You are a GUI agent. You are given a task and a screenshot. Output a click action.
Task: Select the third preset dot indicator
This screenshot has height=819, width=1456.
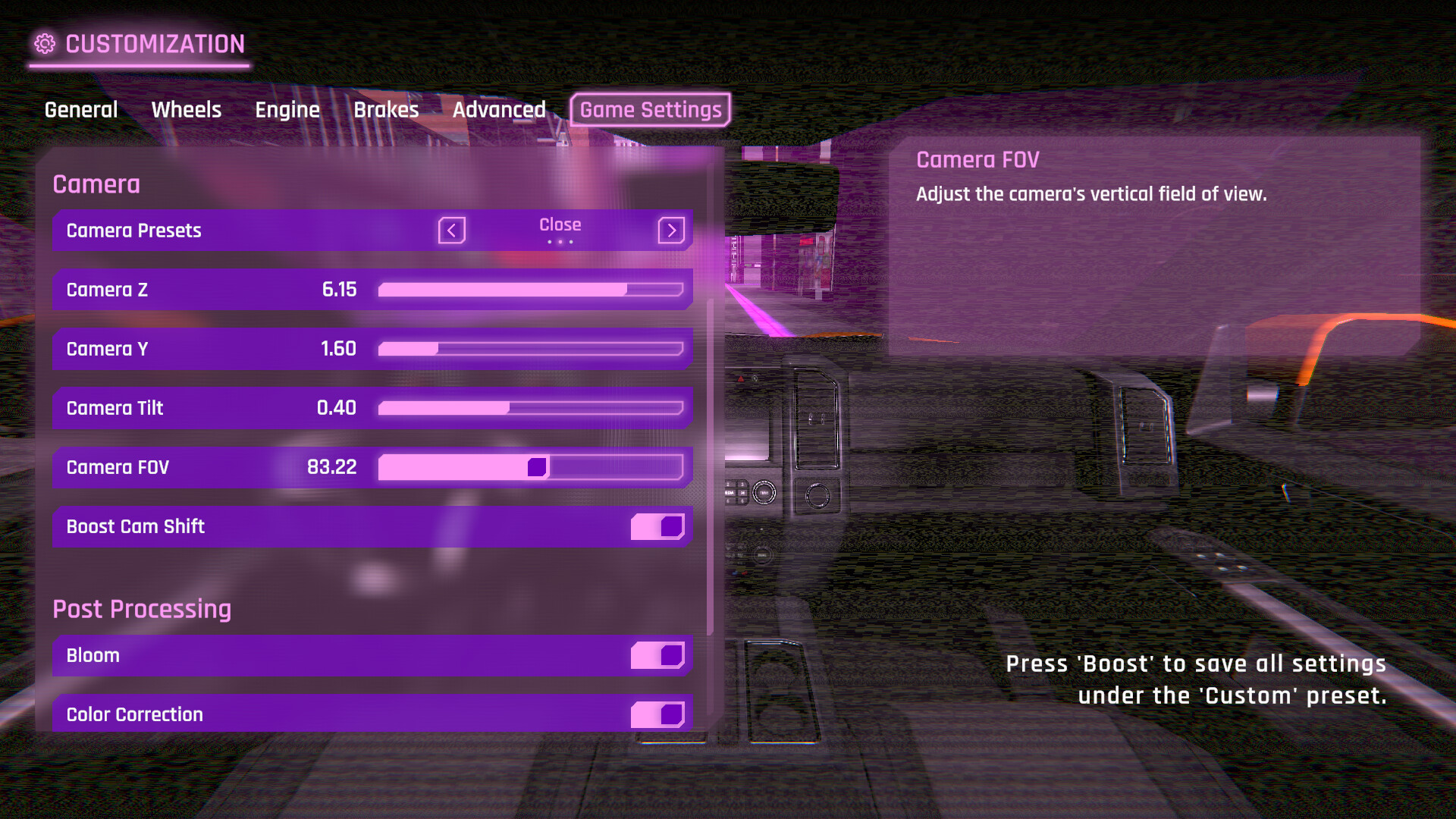(x=571, y=243)
